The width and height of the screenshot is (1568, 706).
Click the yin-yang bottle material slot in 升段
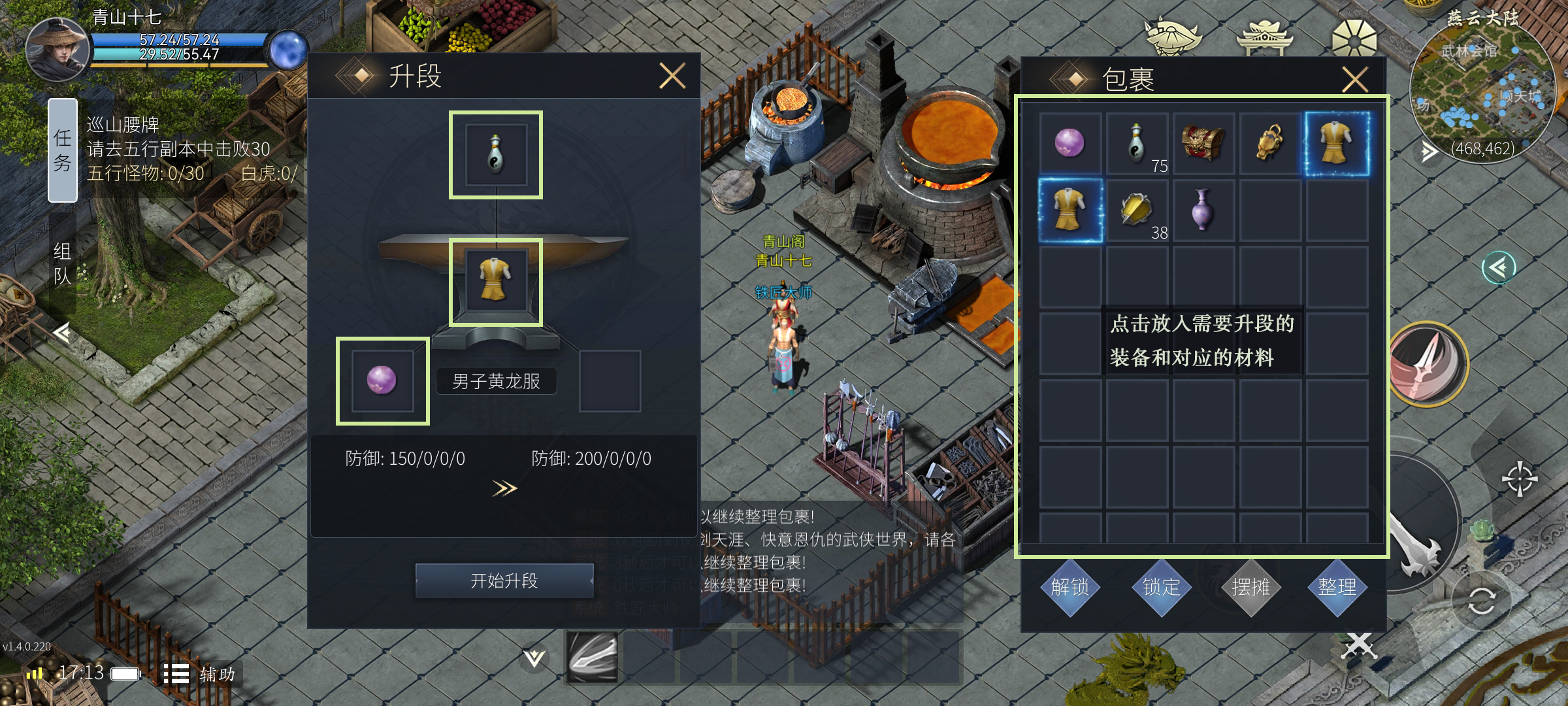click(495, 155)
